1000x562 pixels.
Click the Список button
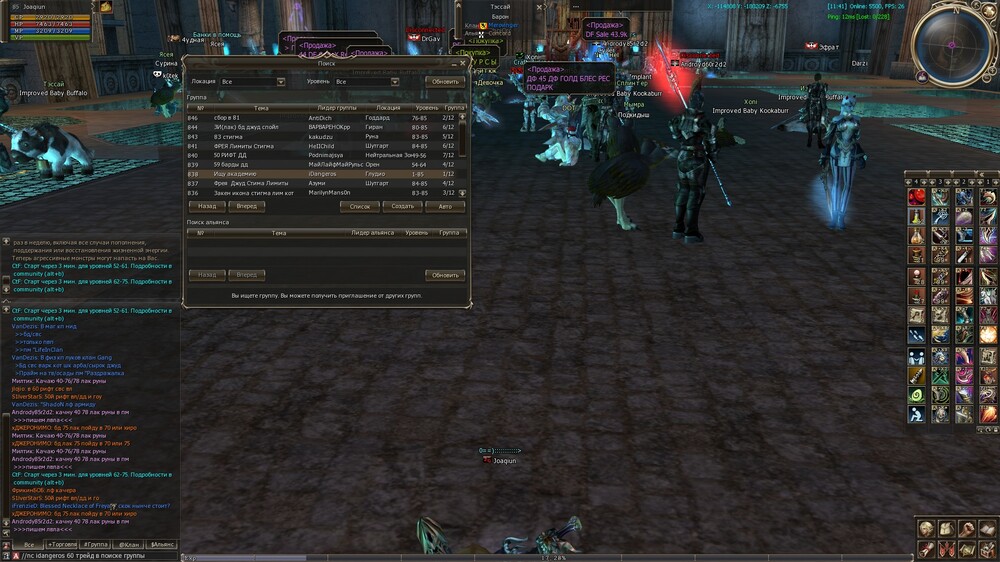point(360,206)
